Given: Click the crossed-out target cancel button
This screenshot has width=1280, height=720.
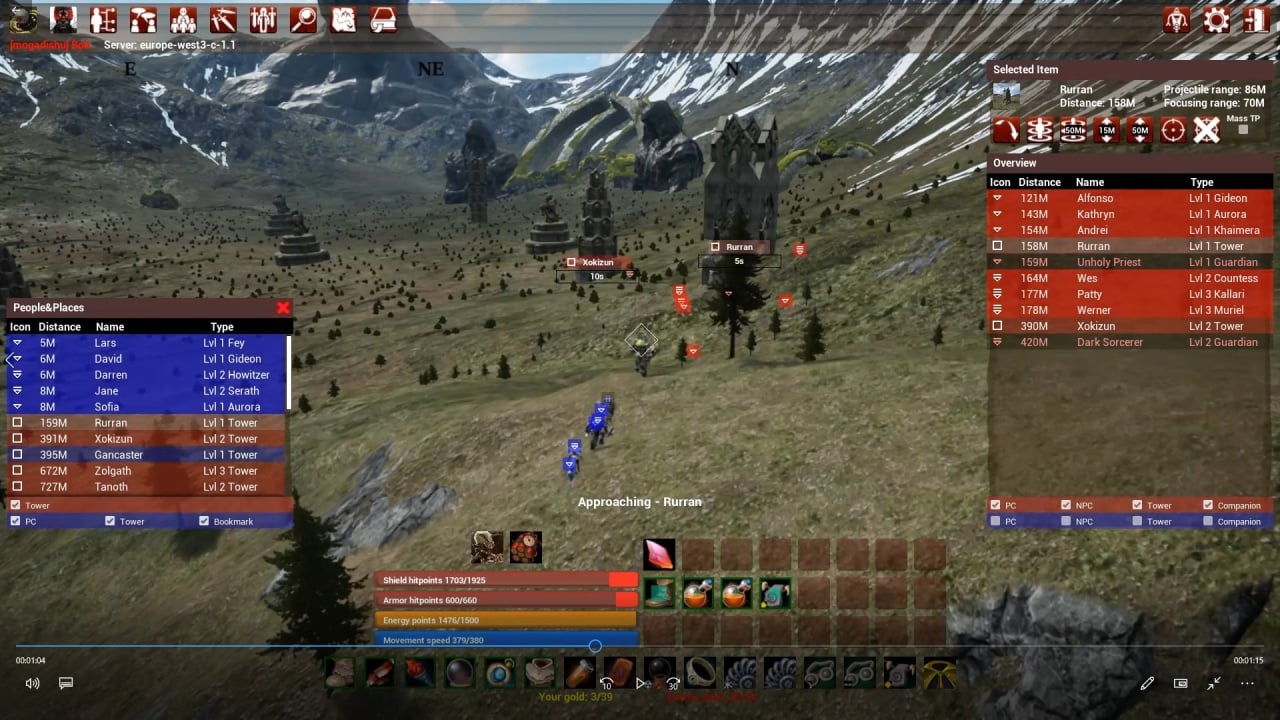Looking at the screenshot, I should pyautogui.click(x=1207, y=130).
